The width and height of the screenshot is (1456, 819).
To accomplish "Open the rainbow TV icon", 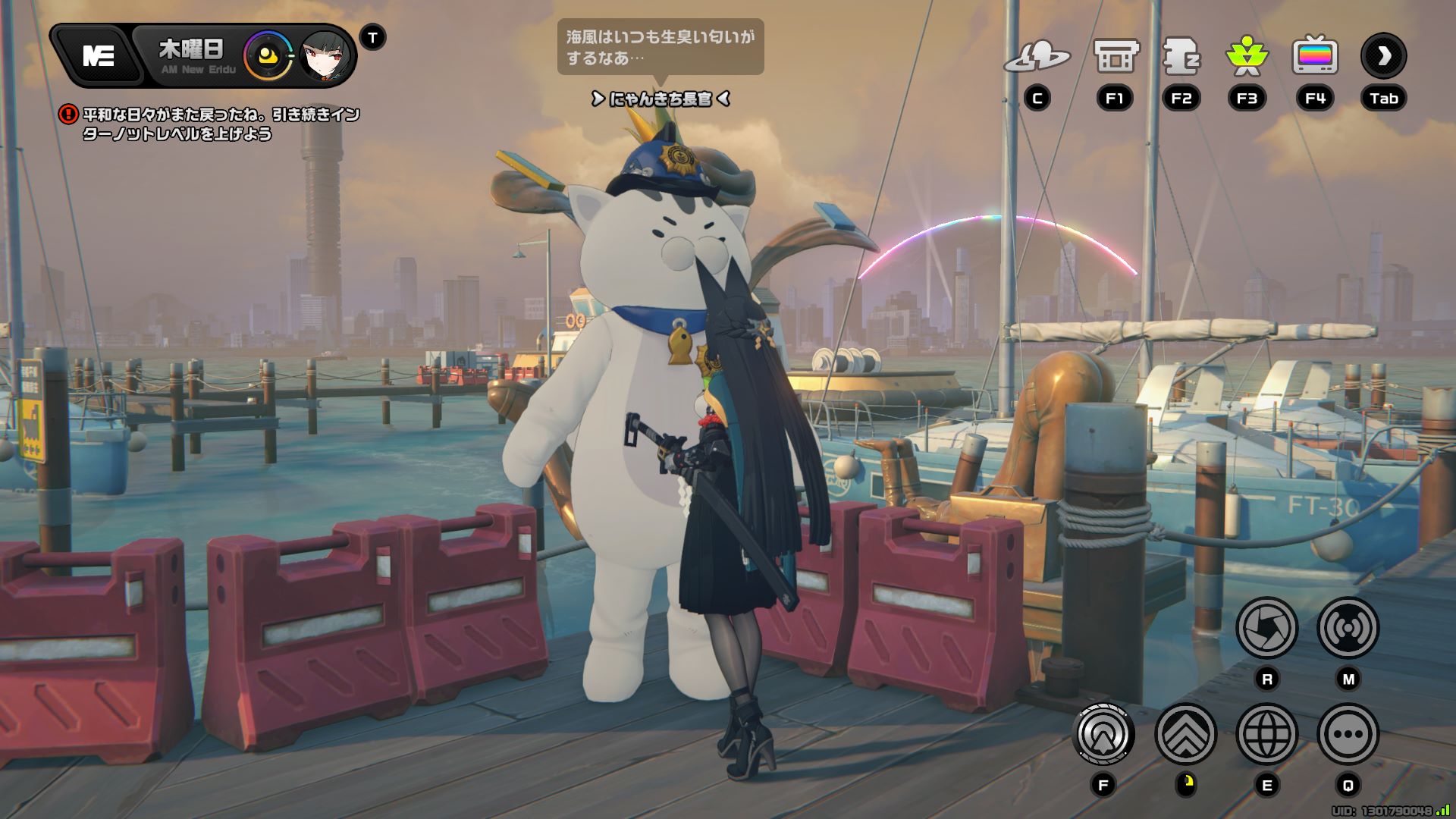I will coord(1315,57).
